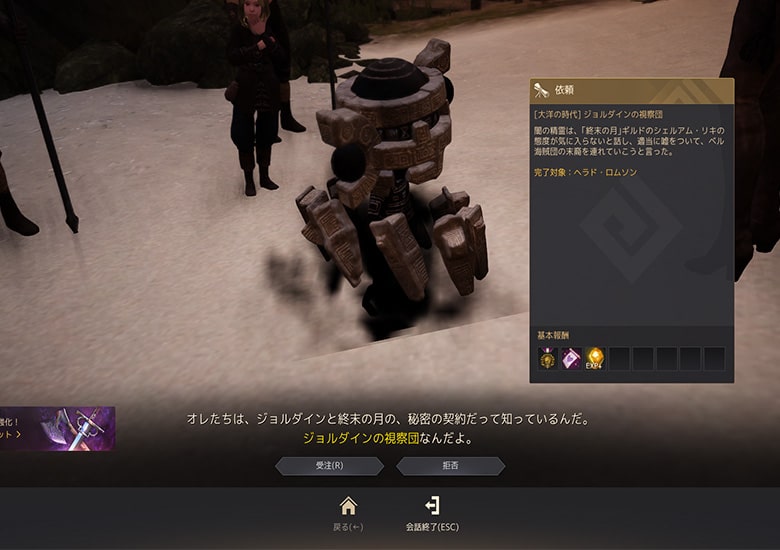
Task: Accept the quest with 受注 button
Action: point(329,466)
